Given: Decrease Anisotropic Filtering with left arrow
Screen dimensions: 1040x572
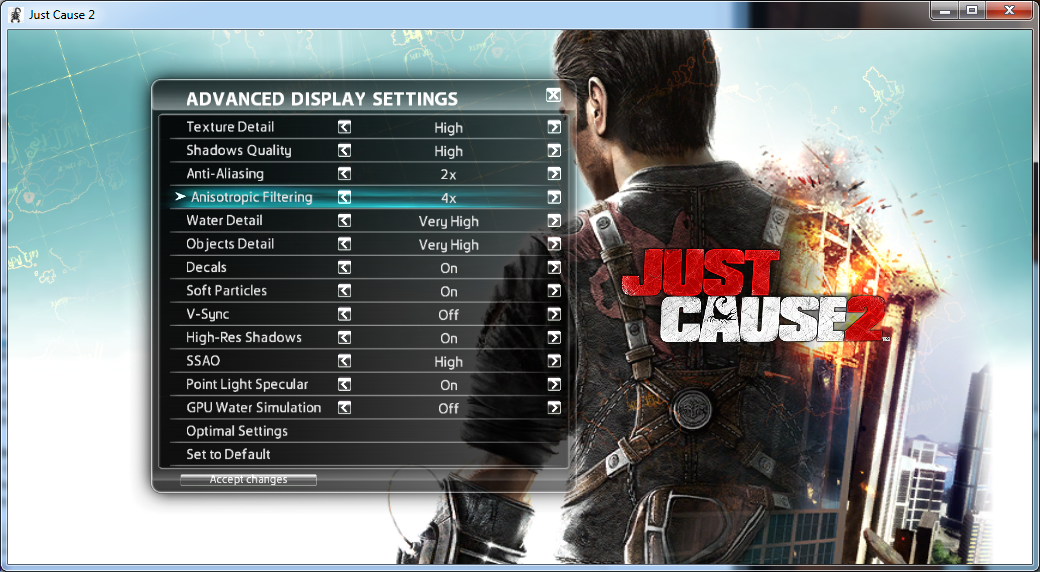Looking at the screenshot, I should pyautogui.click(x=344, y=197).
